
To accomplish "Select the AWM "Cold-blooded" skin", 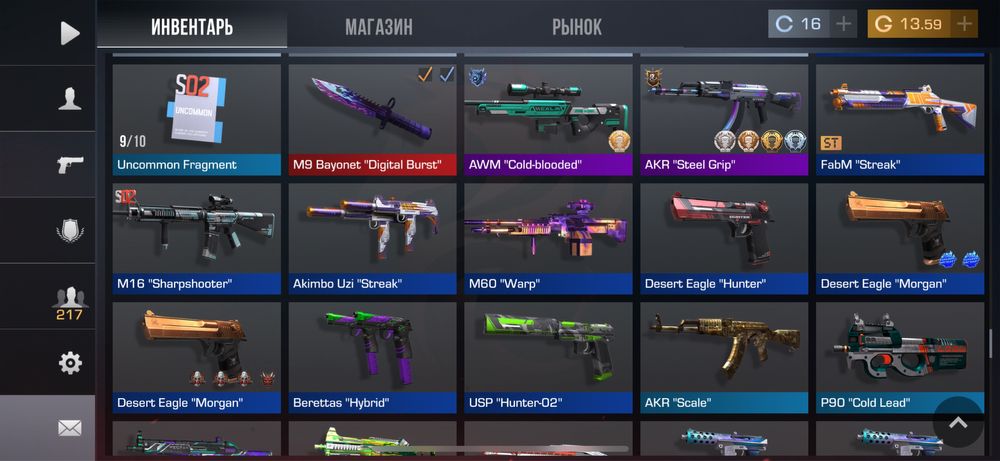I will coord(548,119).
